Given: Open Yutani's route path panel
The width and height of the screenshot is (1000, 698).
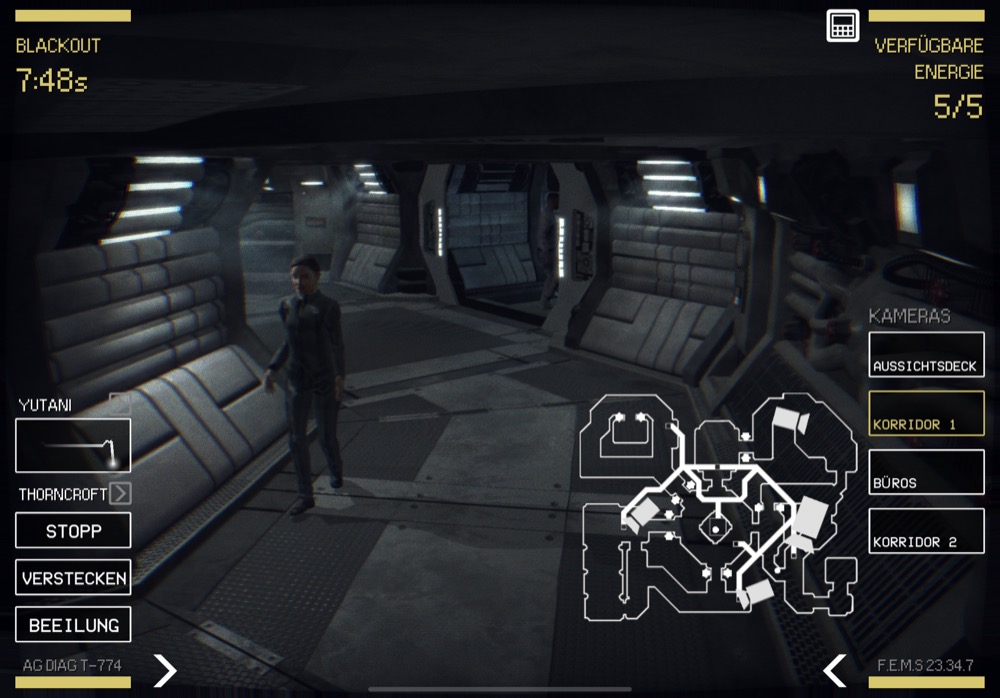Looking at the screenshot, I should point(73,445).
